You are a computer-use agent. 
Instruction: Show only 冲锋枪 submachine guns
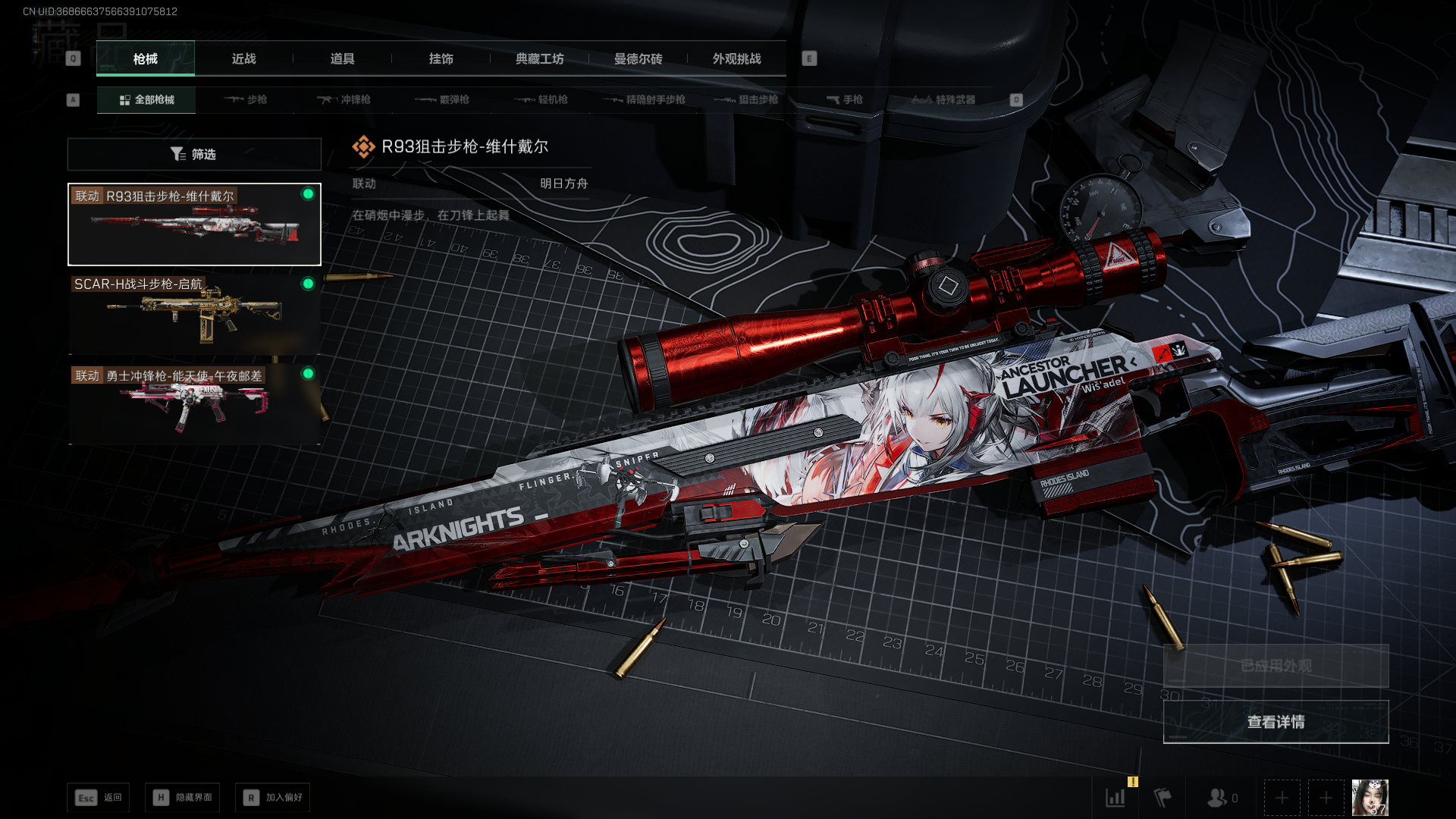click(x=344, y=99)
